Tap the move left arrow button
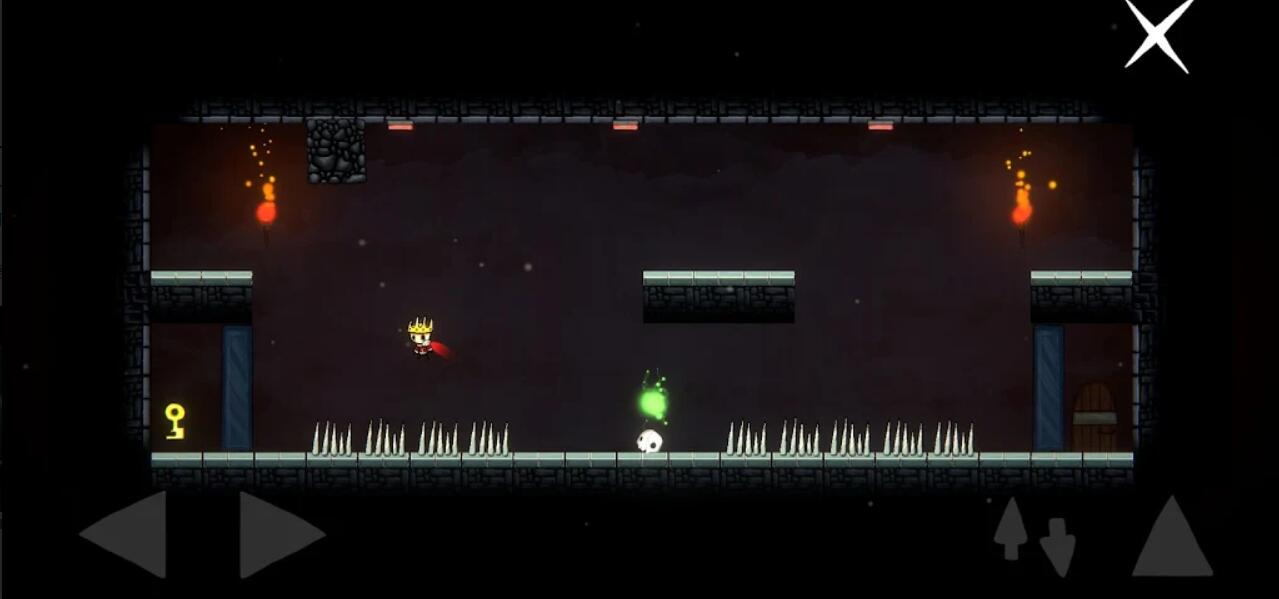 coord(127,534)
